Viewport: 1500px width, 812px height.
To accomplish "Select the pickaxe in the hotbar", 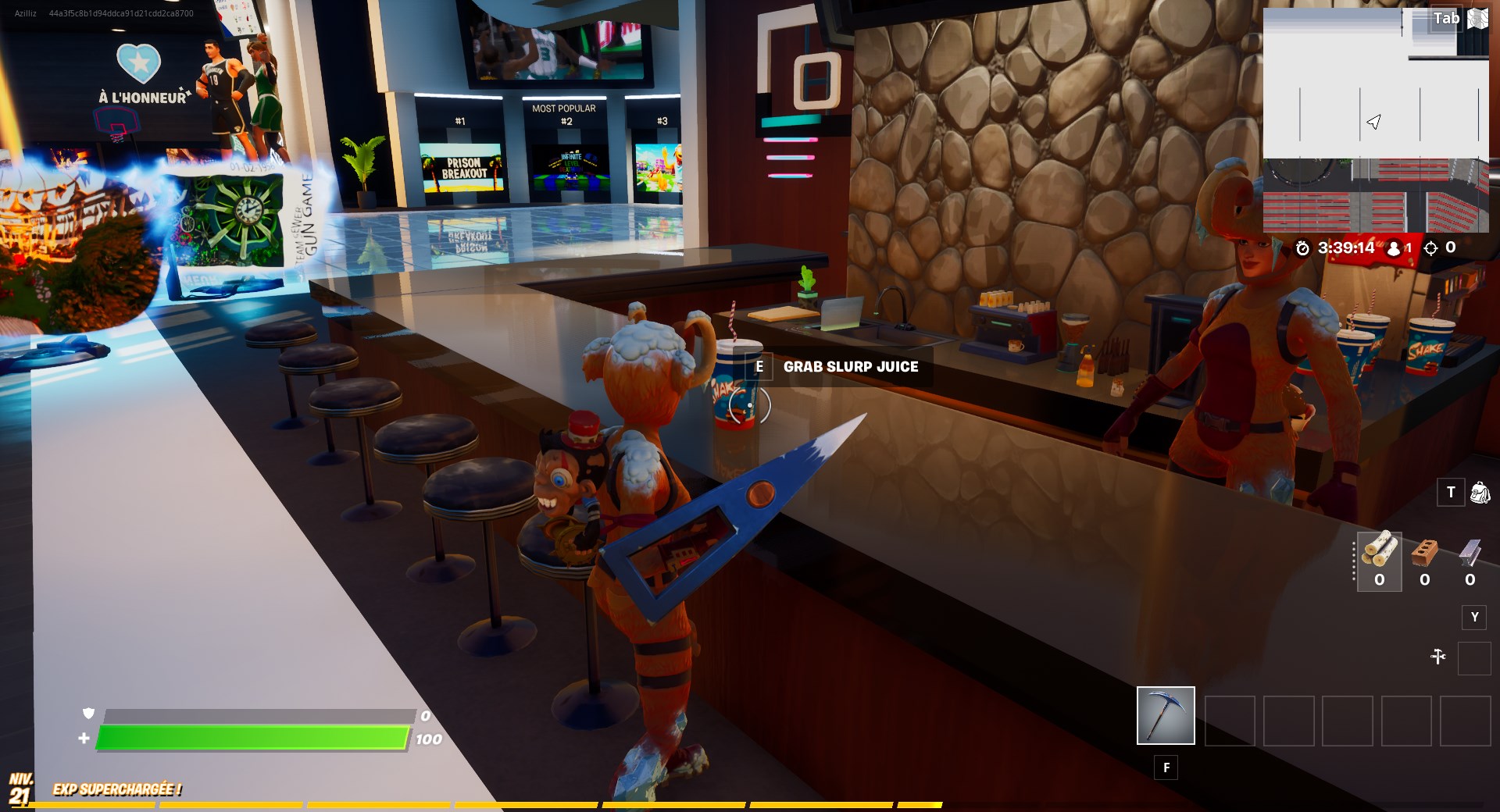I will 1165,715.
